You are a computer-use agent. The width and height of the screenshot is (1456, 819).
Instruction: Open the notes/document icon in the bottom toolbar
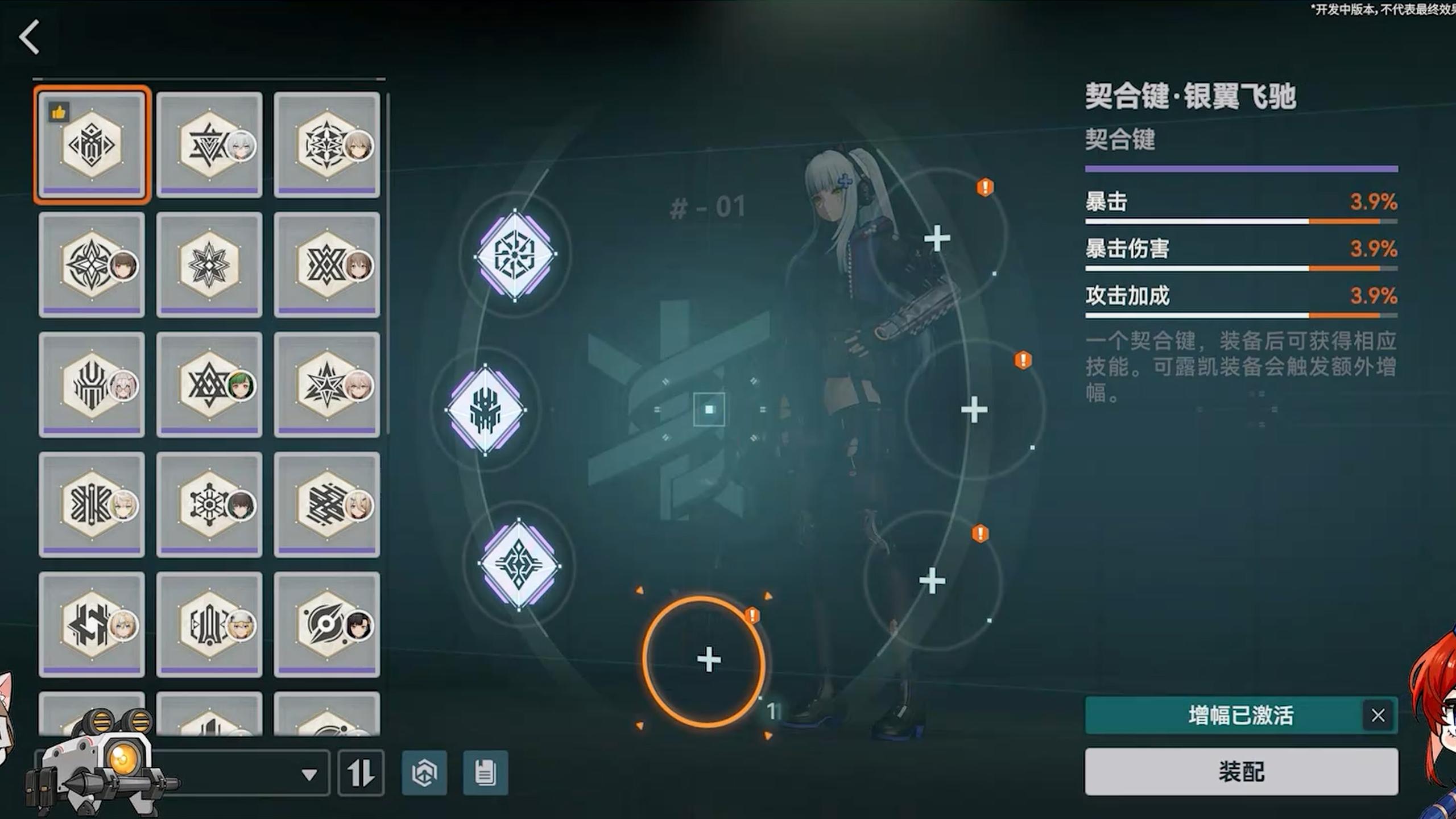tap(486, 773)
